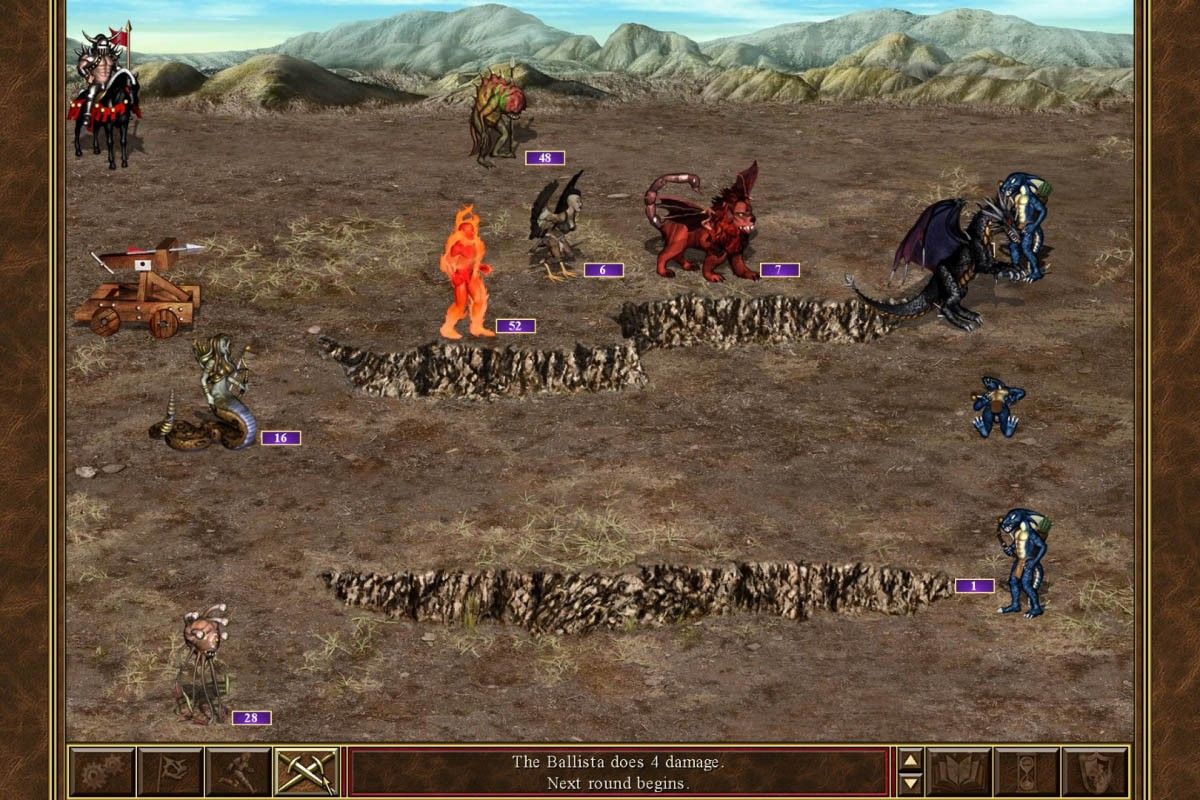Click the combat log down arrow
This screenshot has width=1200, height=800.
[x=910, y=784]
